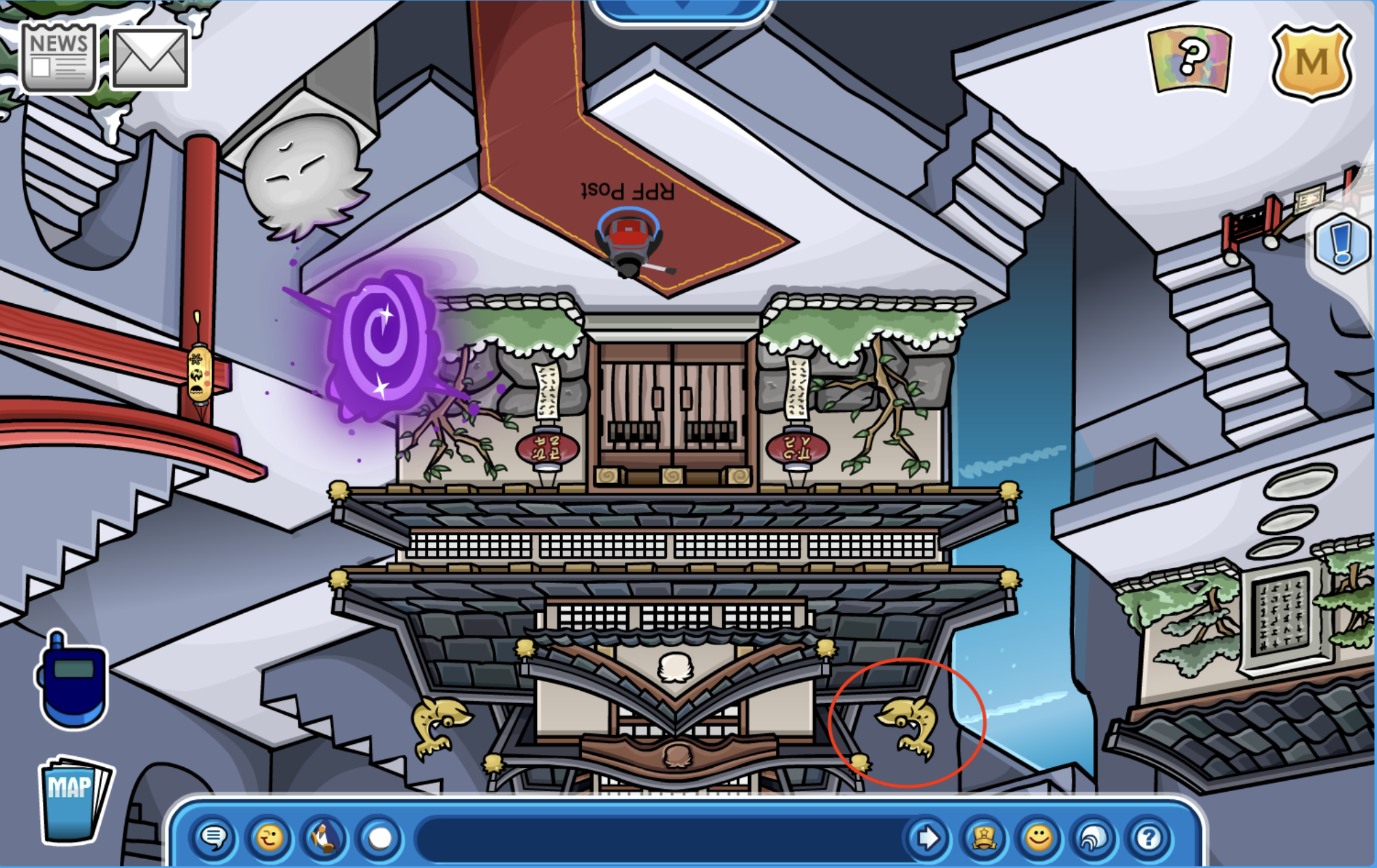Open the speech bubble chat menu
The height and width of the screenshot is (868, 1377).
[214, 837]
